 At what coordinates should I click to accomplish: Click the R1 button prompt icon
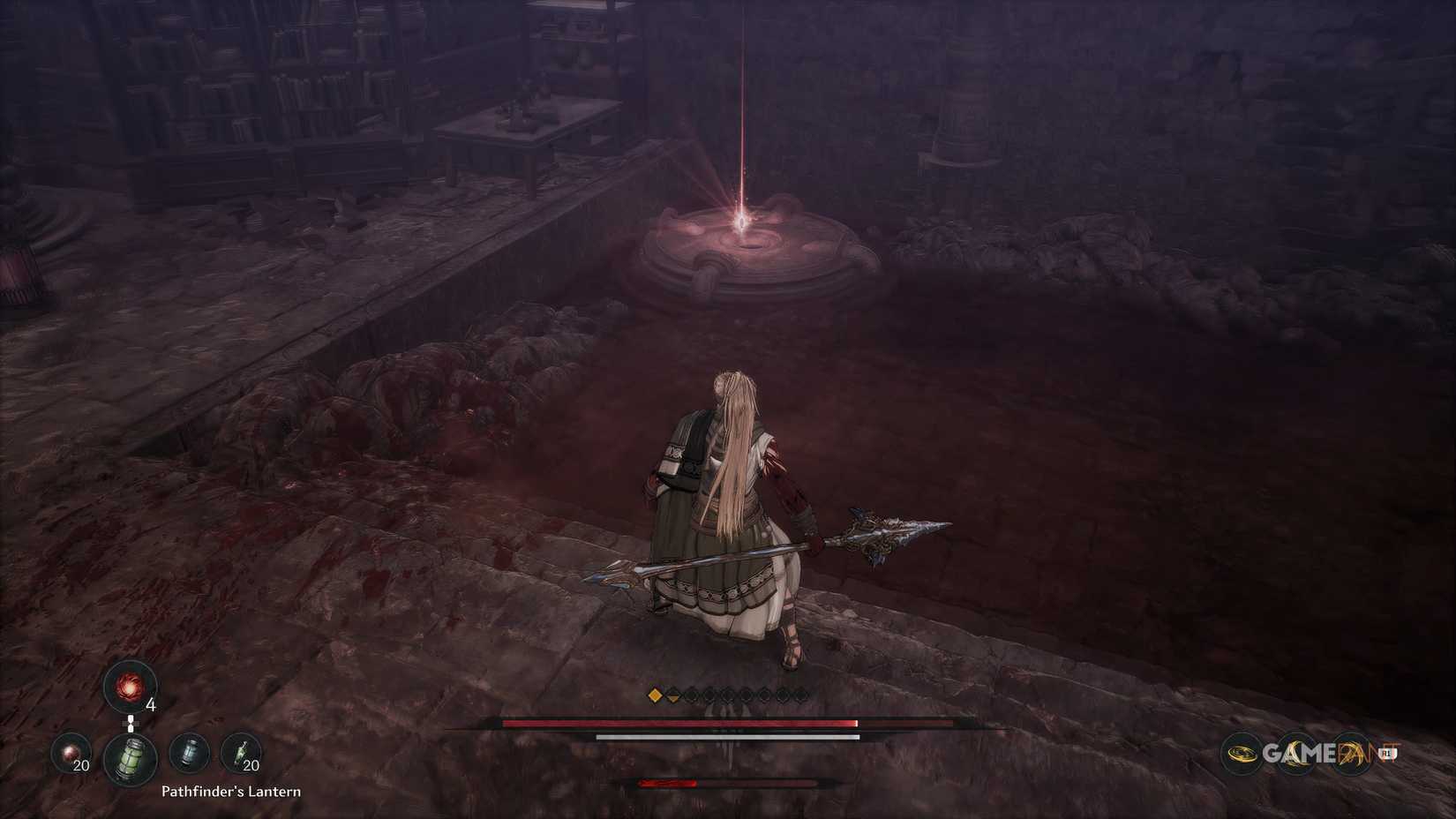tap(1386, 753)
